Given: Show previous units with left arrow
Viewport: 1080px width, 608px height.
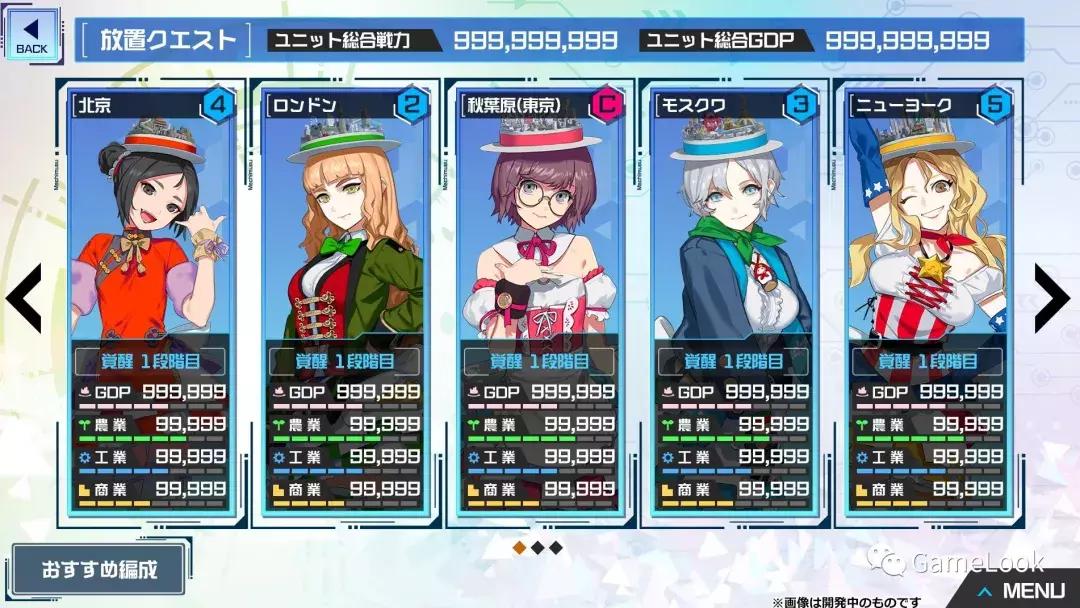Looking at the screenshot, I should click(24, 299).
